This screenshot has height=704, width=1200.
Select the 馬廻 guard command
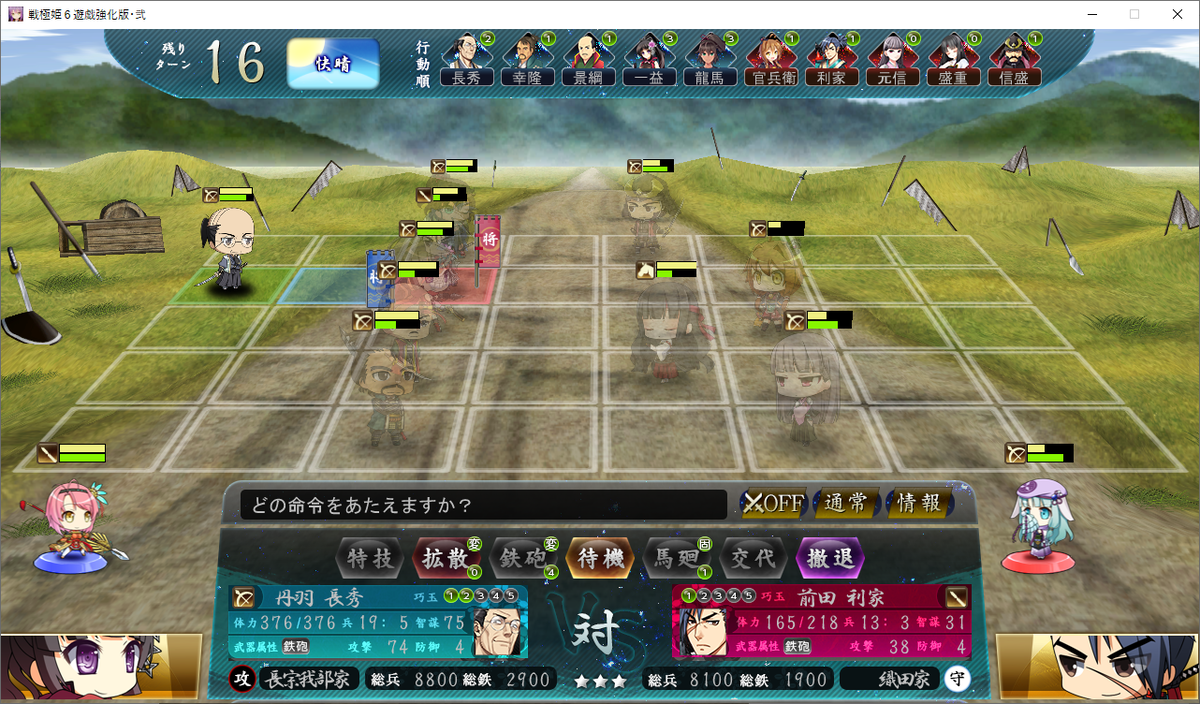click(675, 558)
